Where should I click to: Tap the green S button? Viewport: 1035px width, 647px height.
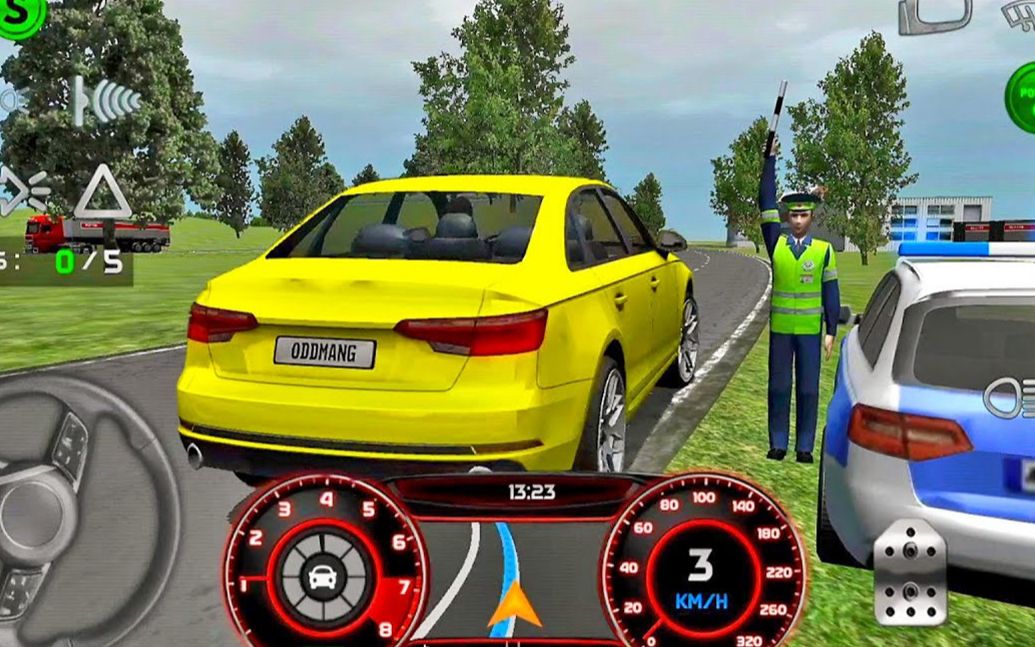(x=17, y=16)
